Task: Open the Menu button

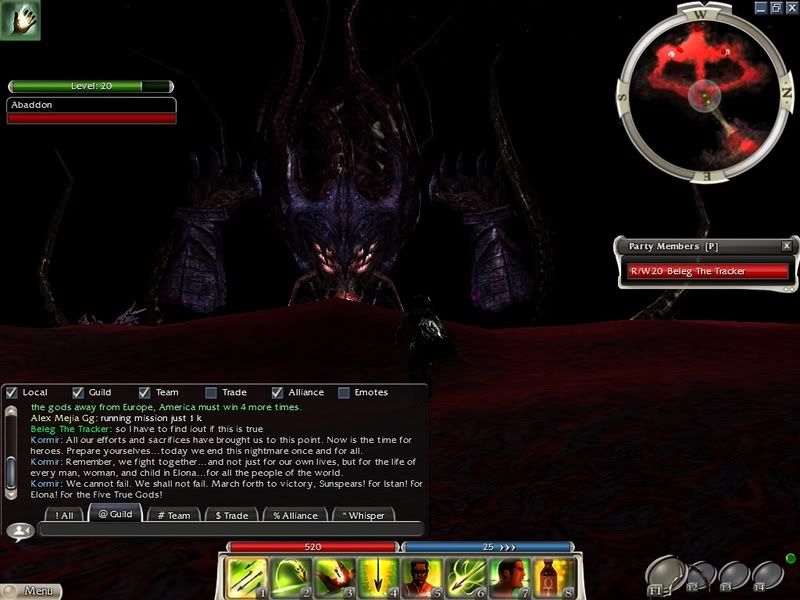Action: click(32, 591)
